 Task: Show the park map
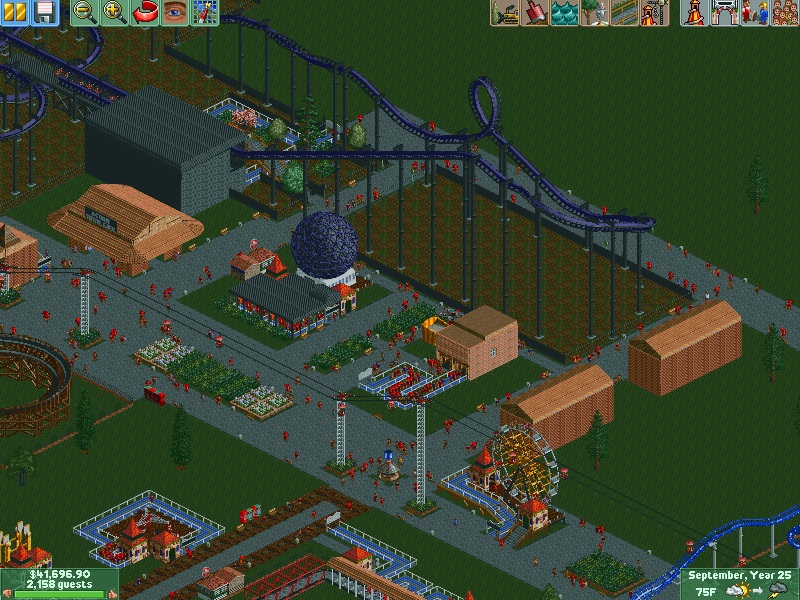(x=205, y=13)
